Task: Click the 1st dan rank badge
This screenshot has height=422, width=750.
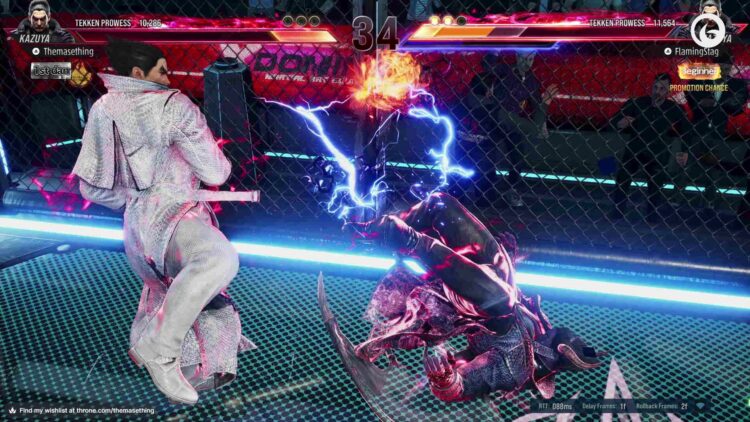Action: [50, 71]
